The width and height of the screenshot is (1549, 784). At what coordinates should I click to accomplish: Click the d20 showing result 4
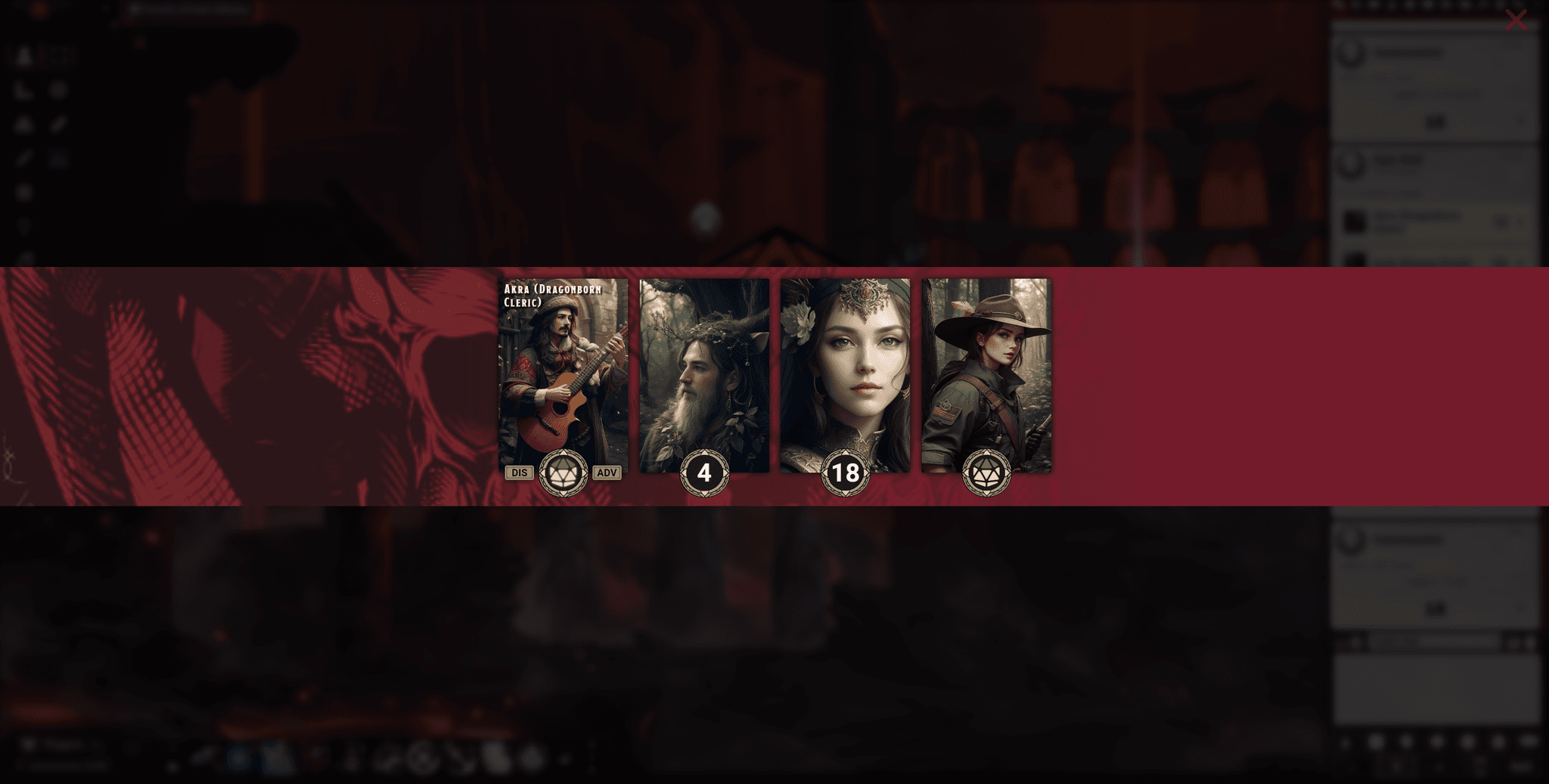705,474
